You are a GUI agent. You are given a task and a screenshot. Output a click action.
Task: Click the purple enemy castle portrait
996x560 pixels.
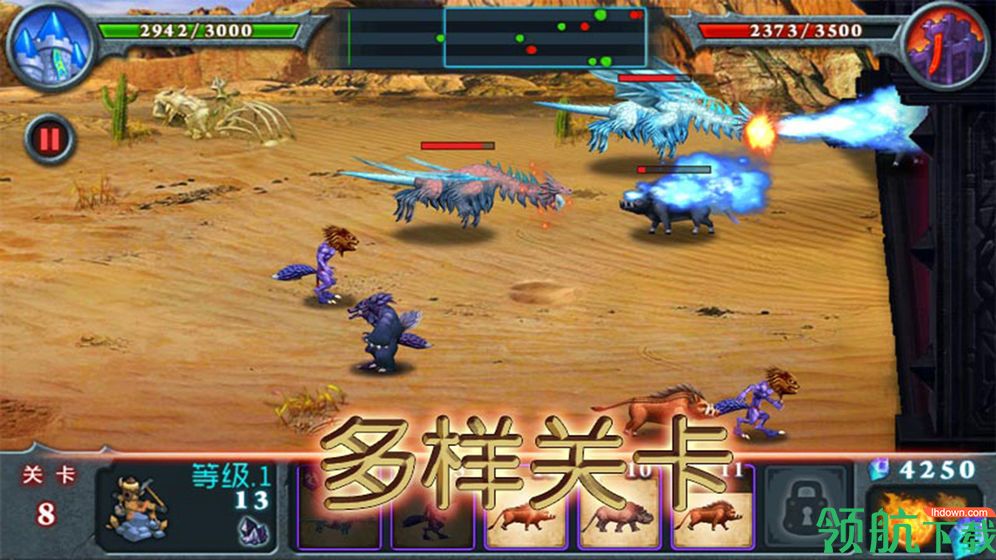[943, 45]
